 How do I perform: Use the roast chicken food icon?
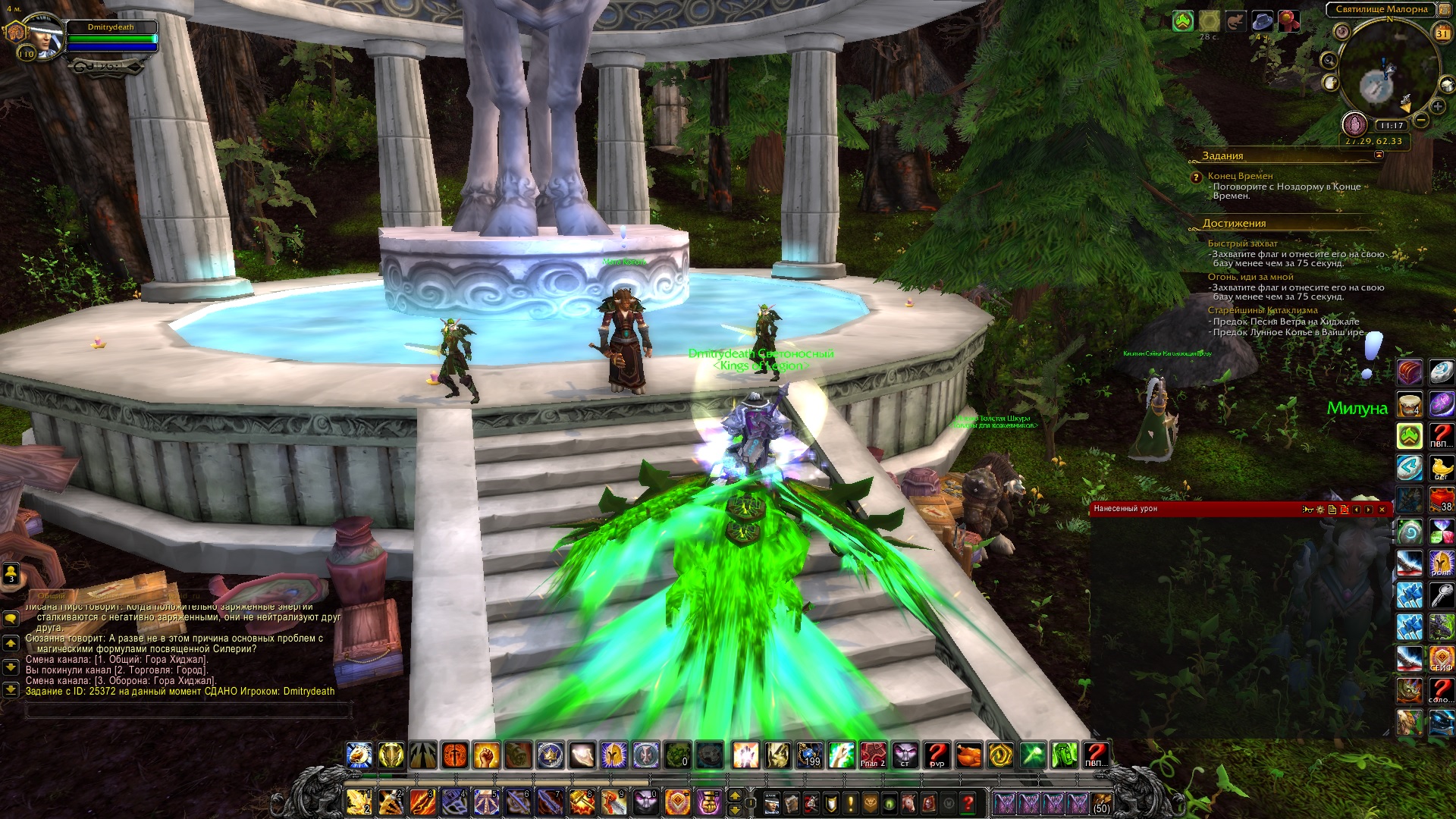click(x=968, y=755)
